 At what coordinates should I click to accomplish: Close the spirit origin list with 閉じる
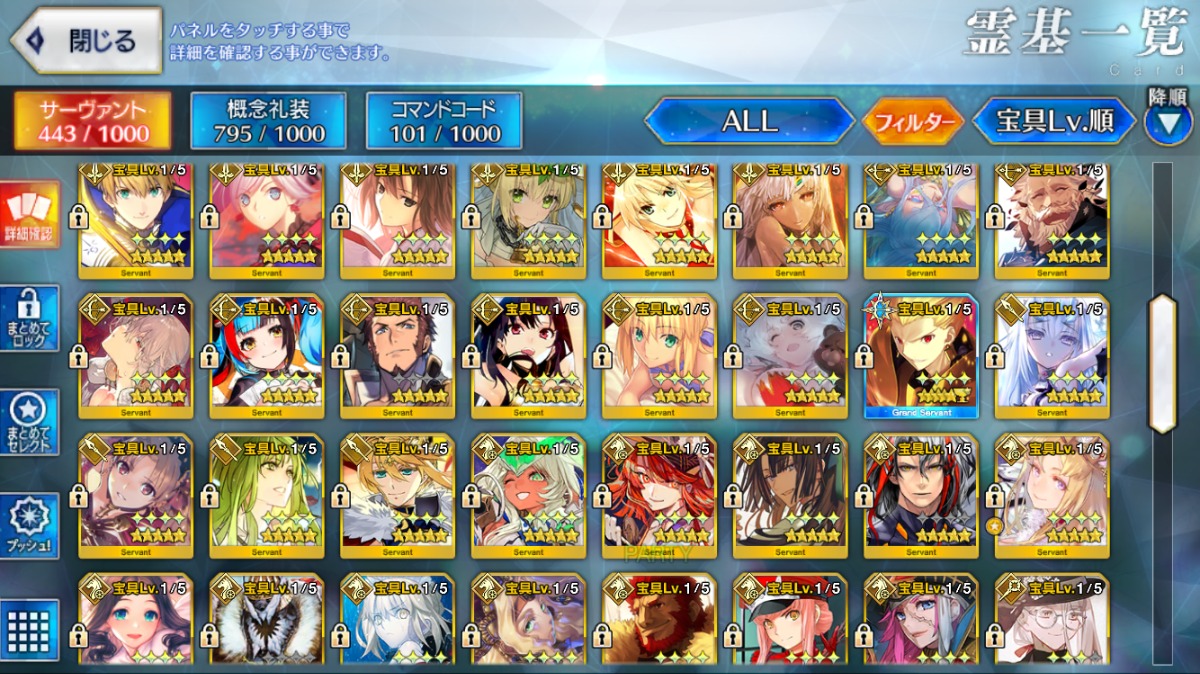[x=86, y=41]
